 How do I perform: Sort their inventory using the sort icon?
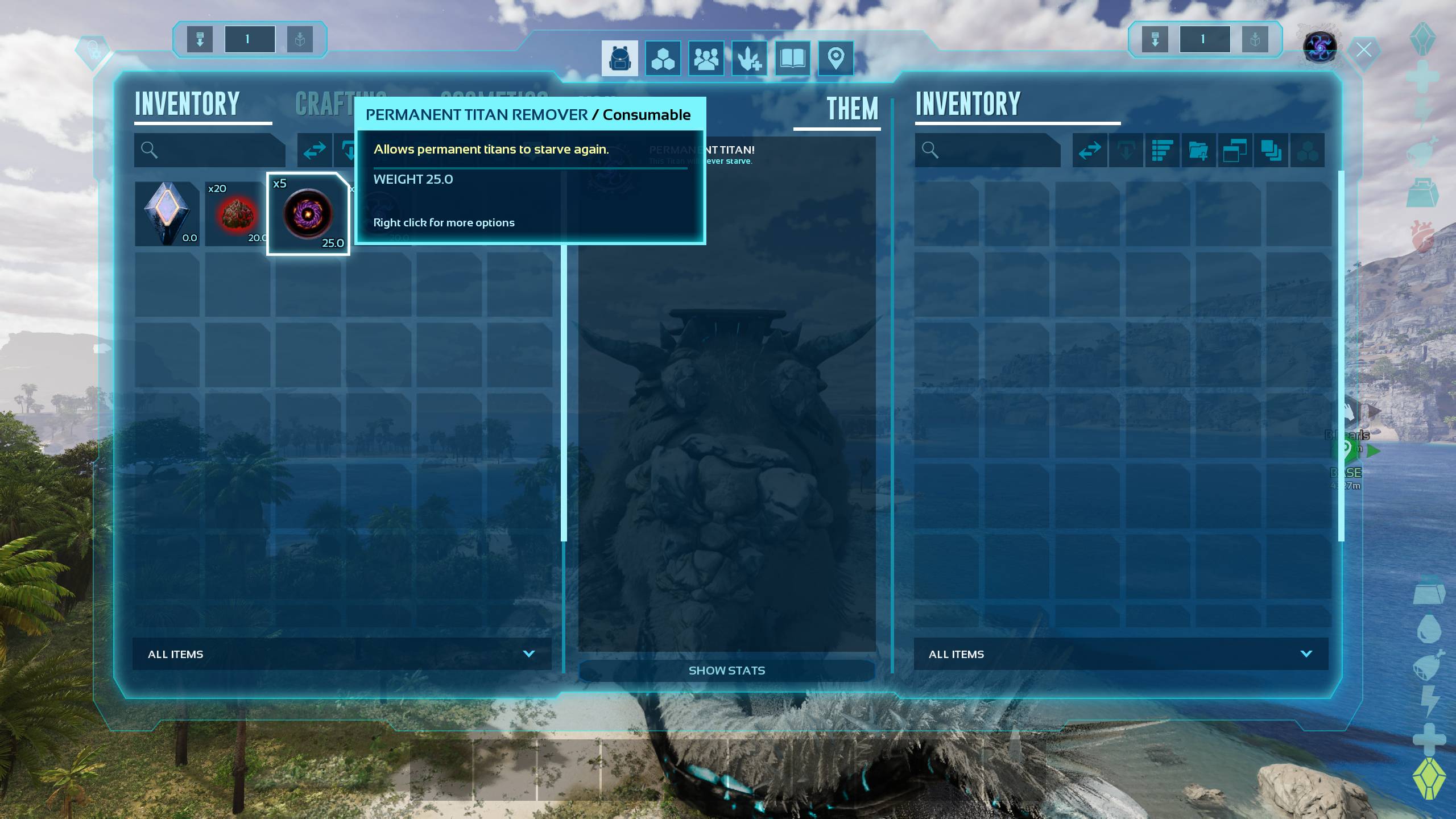pyautogui.click(x=1162, y=150)
